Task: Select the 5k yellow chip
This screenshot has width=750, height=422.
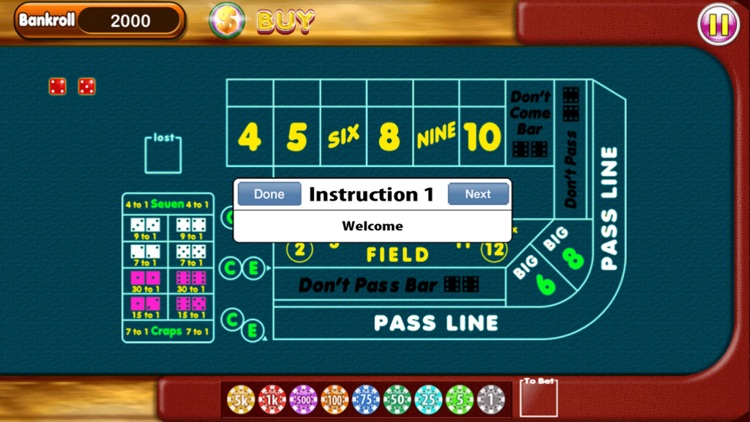Action: point(242,399)
